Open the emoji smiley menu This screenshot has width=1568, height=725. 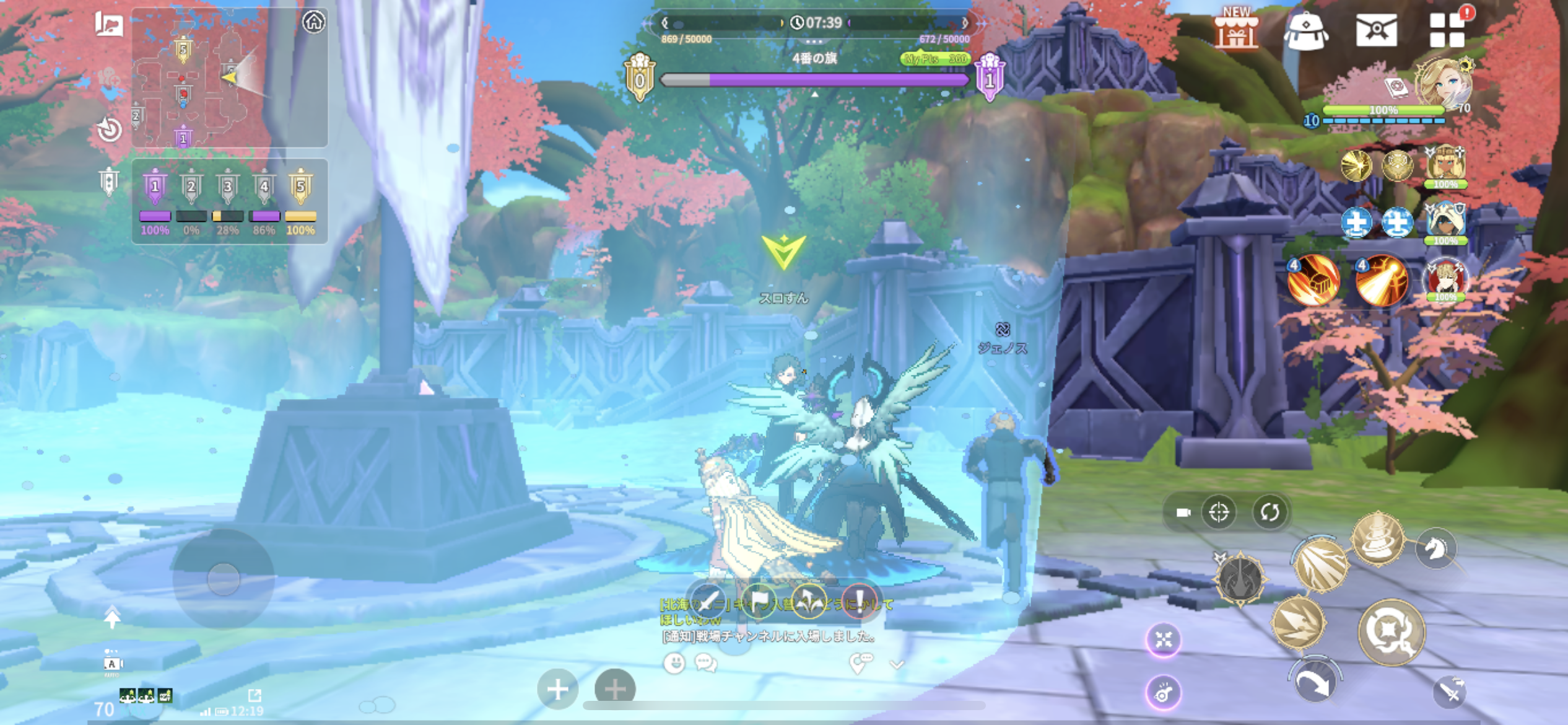674,663
